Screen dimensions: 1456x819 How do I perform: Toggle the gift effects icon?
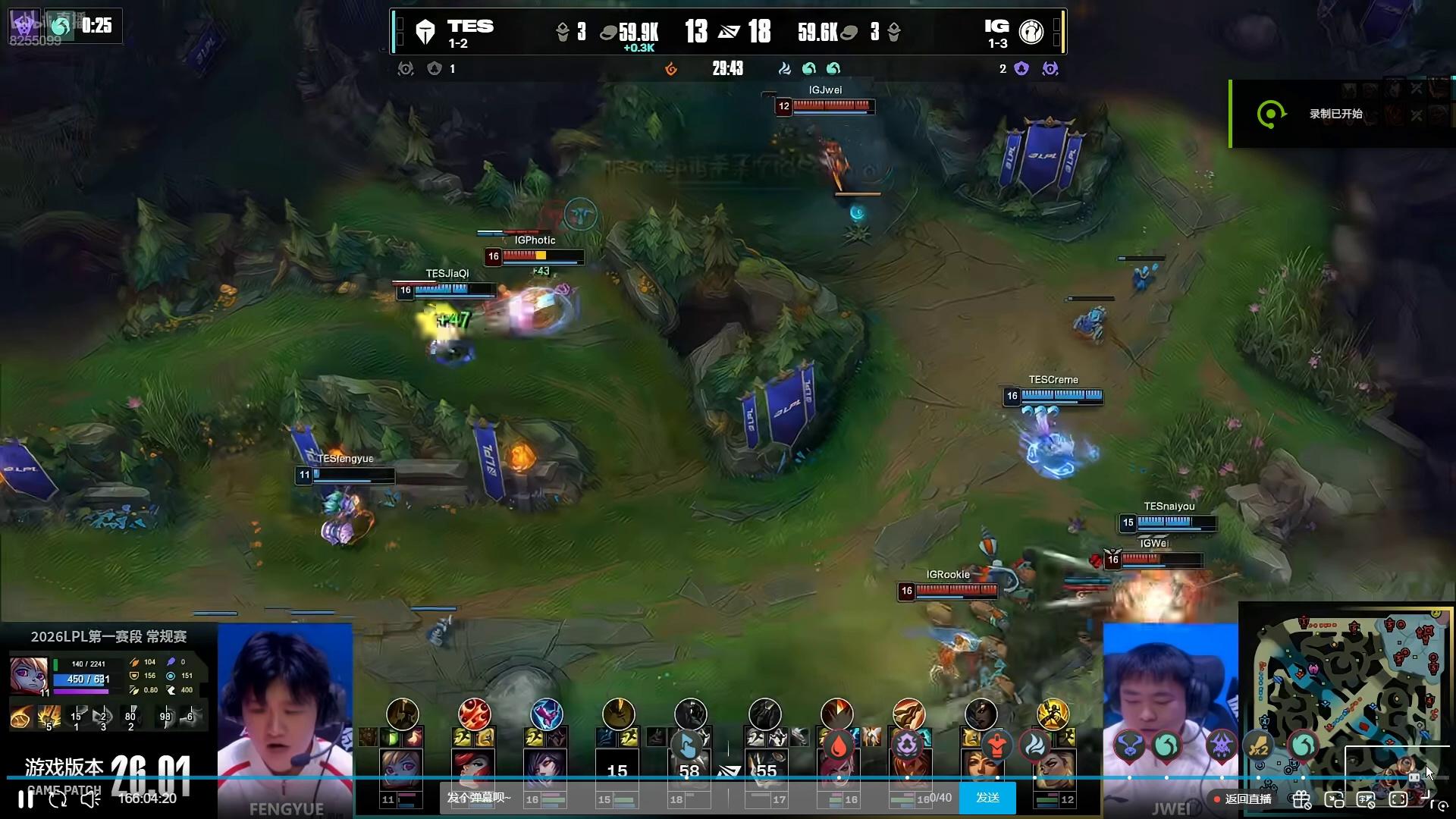1301,799
